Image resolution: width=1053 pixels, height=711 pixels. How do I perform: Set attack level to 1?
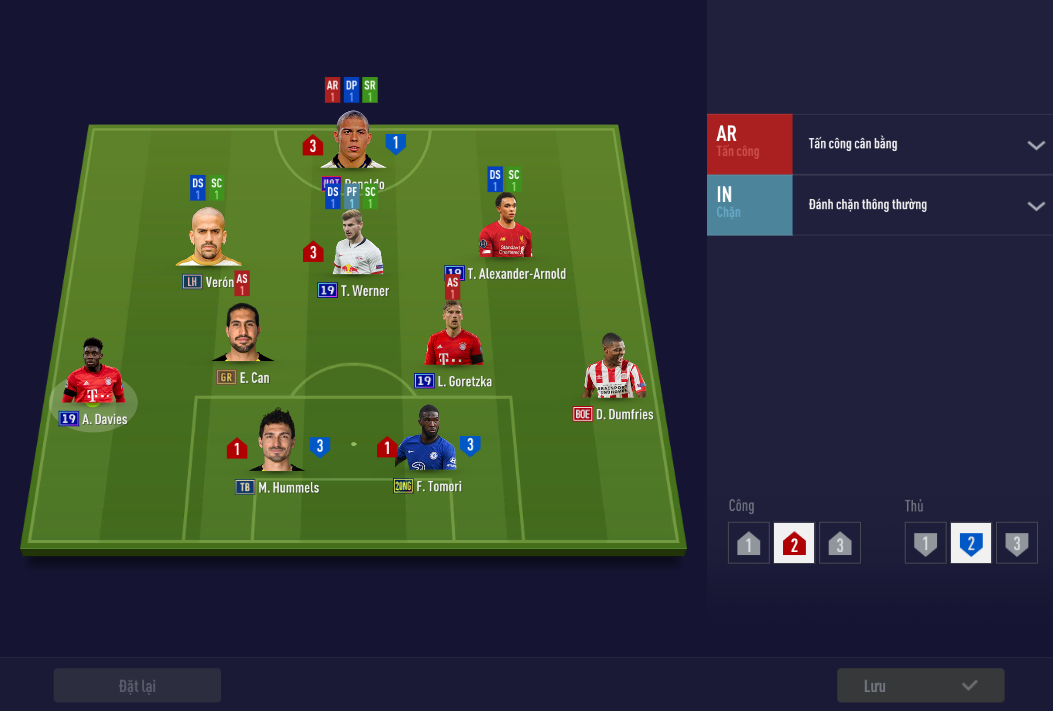pyautogui.click(x=749, y=544)
